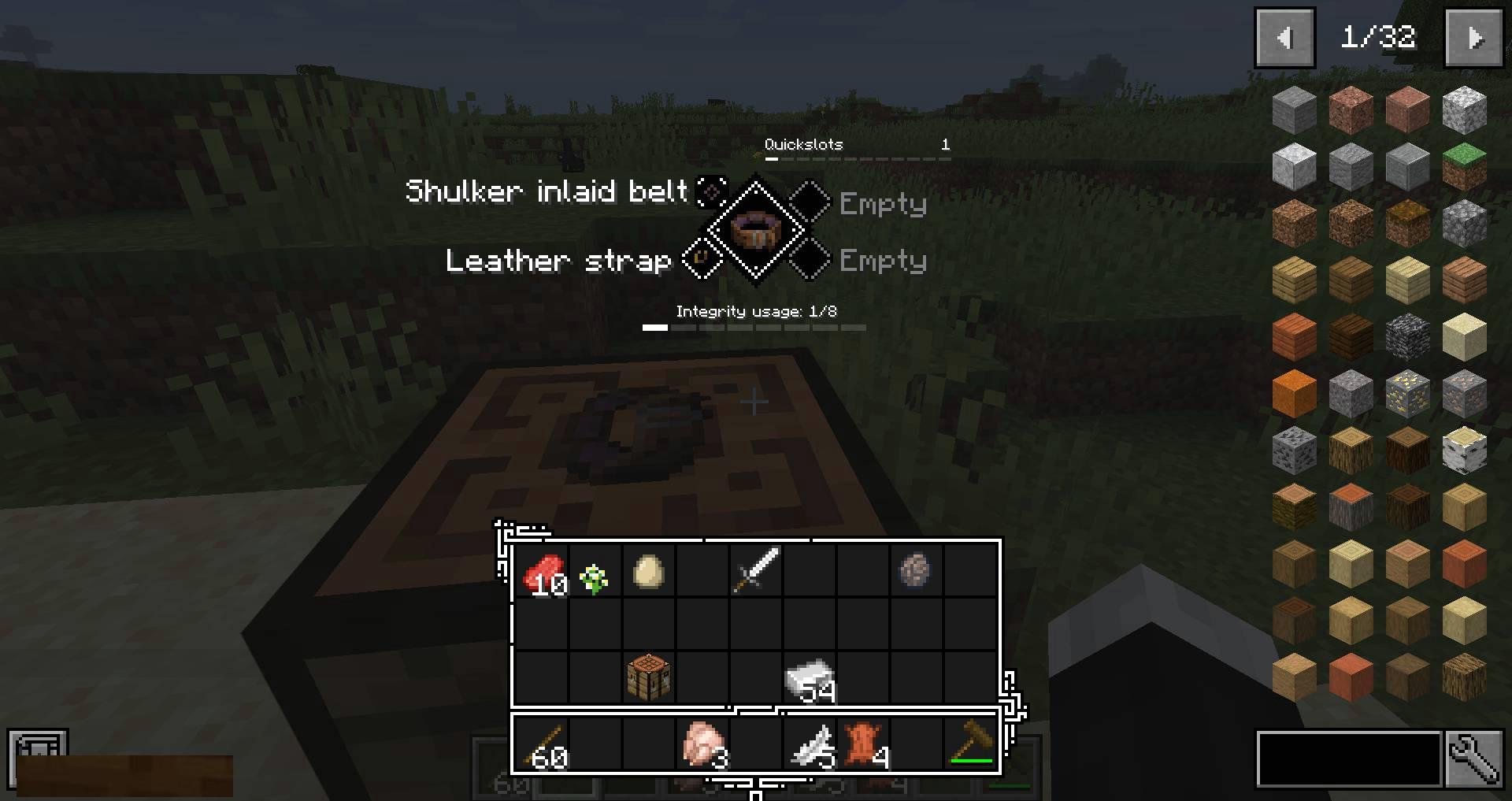1512x801 pixels.
Task: Grab the stack of 54 iron ingots
Action: click(x=809, y=677)
